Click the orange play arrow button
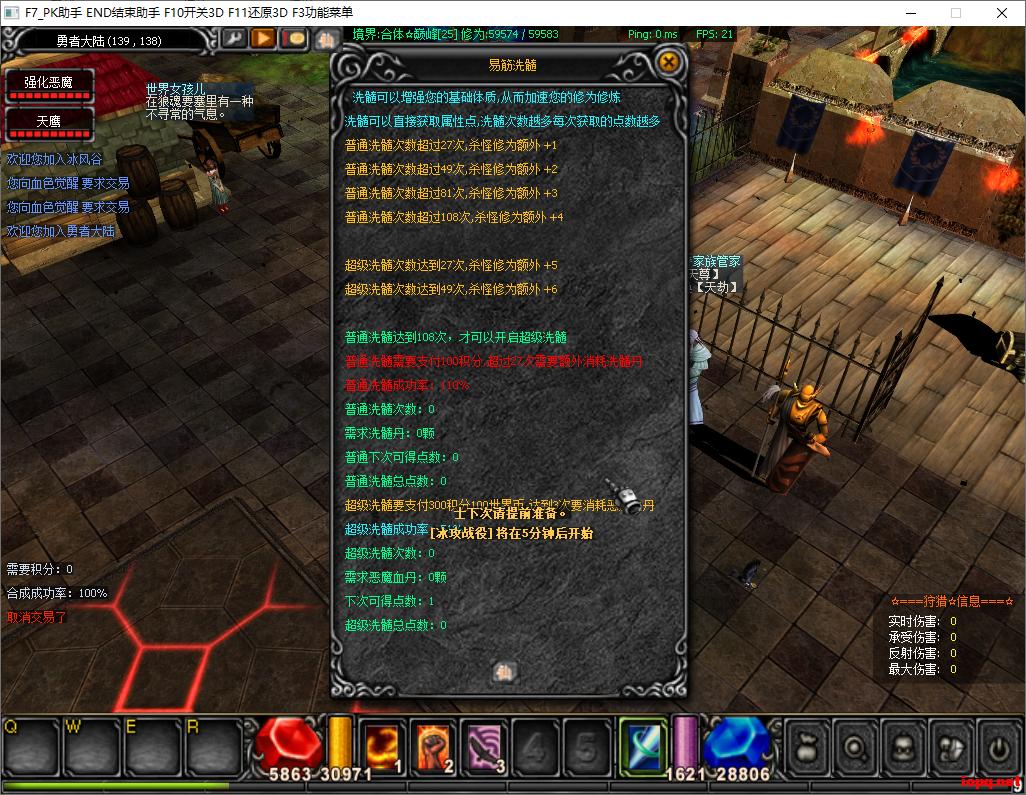The height and width of the screenshot is (795, 1026). click(x=263, y=39)
